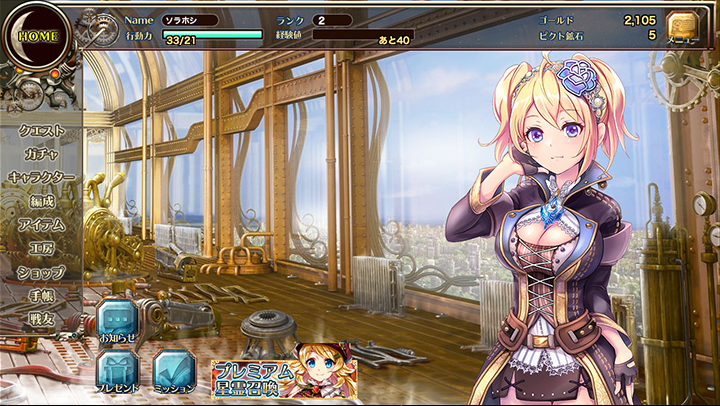
Task: Visit the ショップ (Shop)
Action: [x=42, y=272]
